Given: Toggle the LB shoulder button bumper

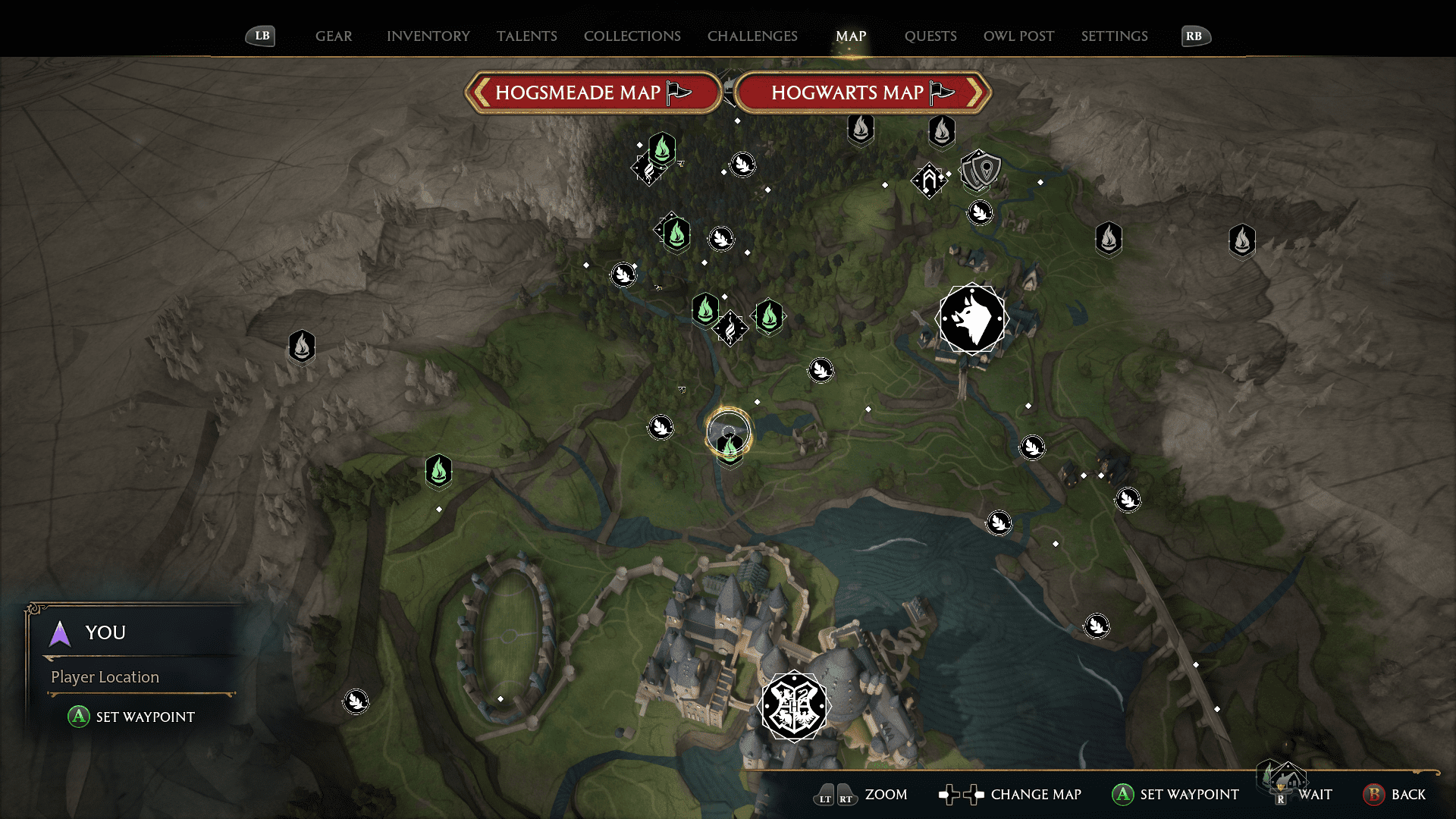Looking at the screenshot, I should pyautogui.click(x=260, y=36).
